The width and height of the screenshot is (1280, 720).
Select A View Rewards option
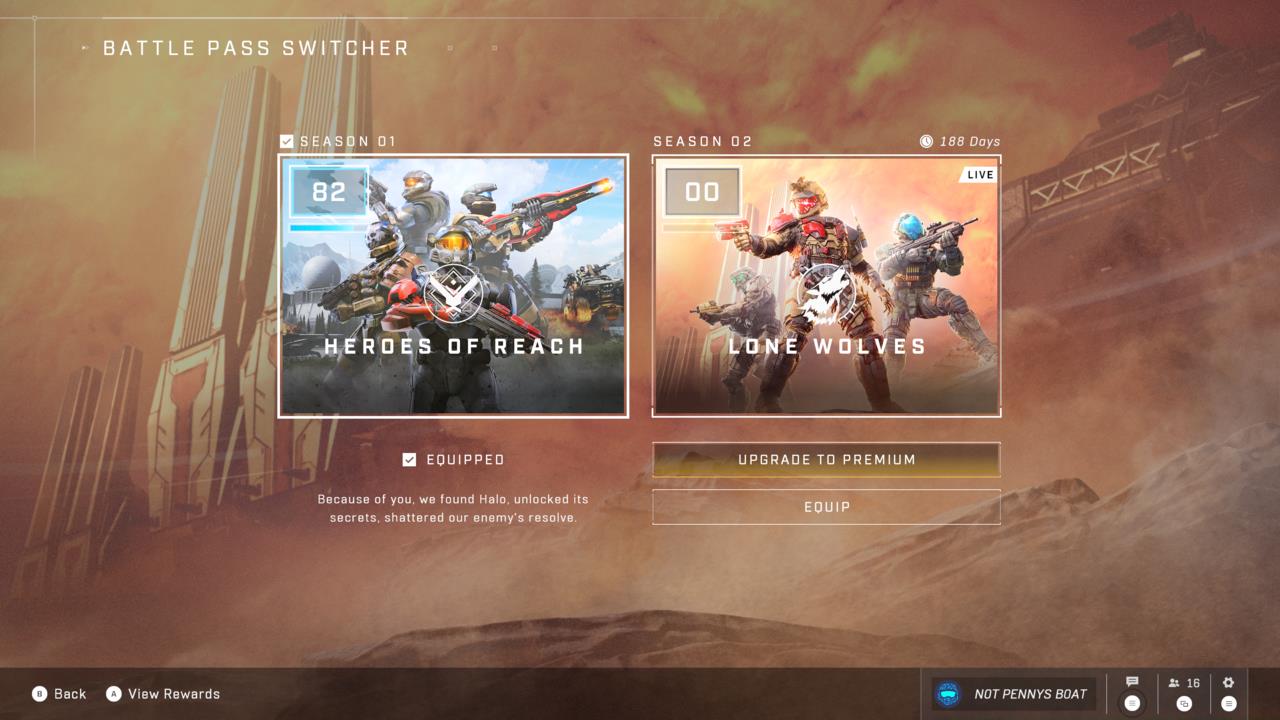tap(163, 693)
